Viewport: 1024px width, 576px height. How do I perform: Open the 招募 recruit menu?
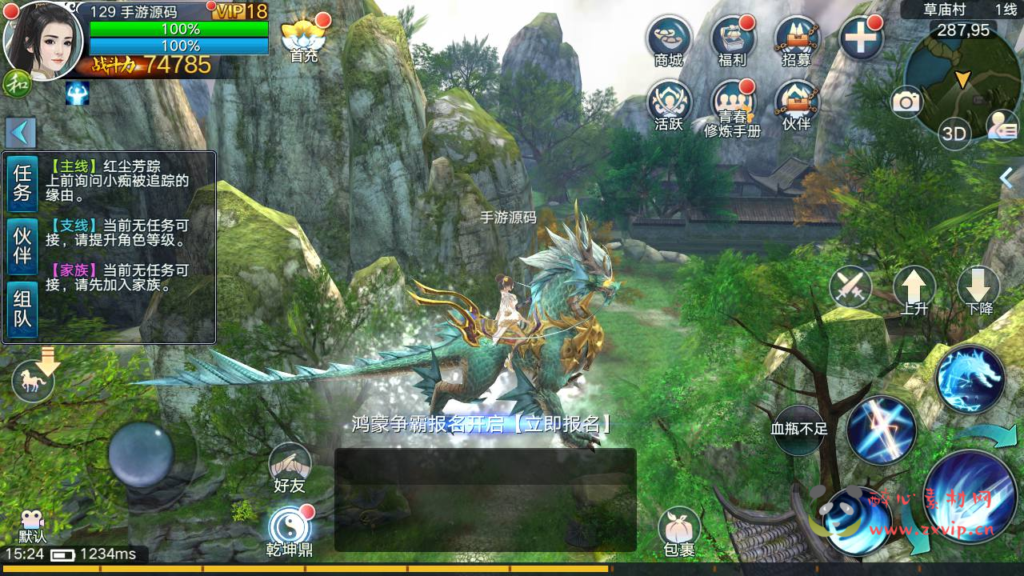797,40
